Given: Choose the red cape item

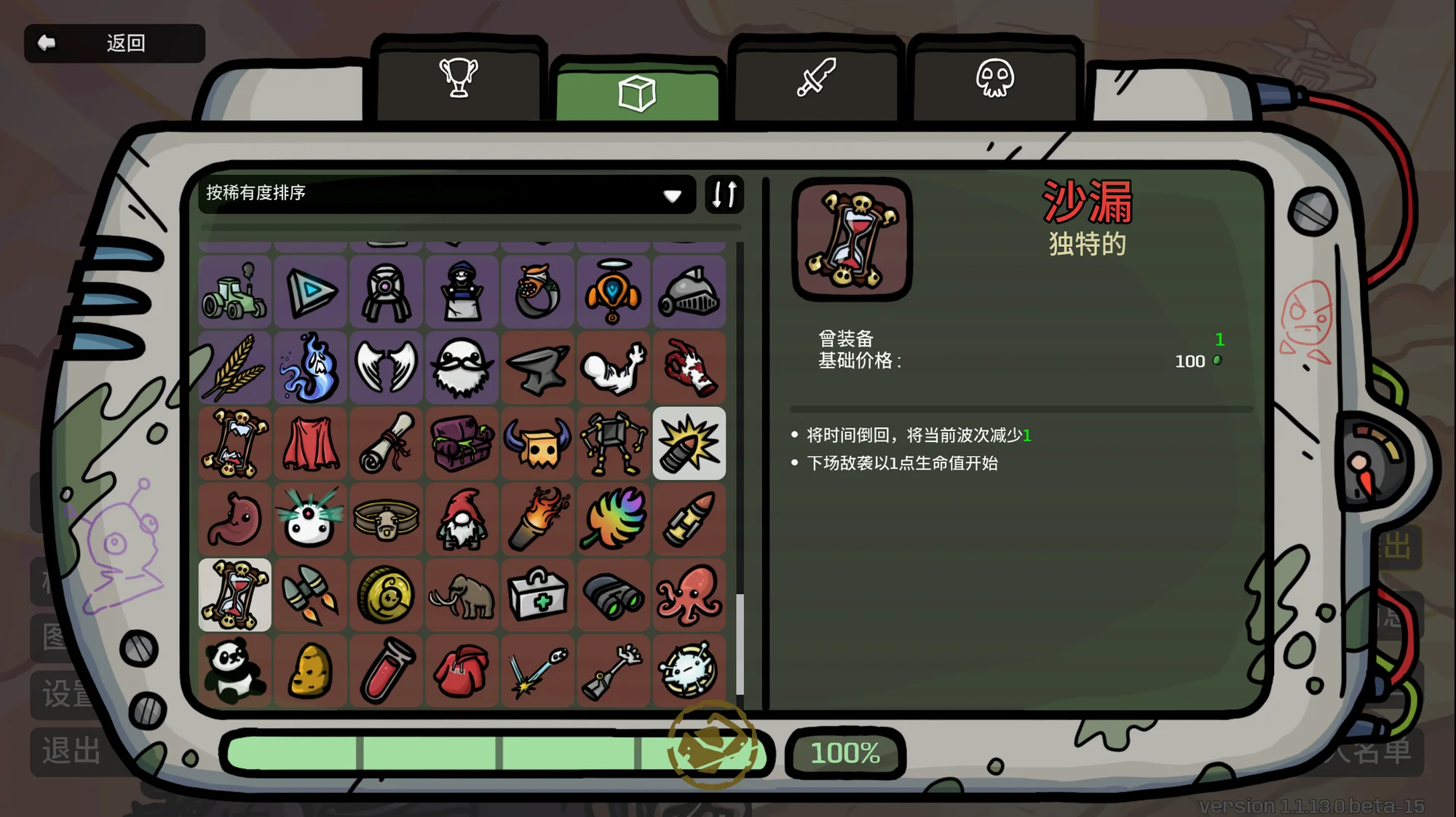Looking at the screenshot, I should point(311,443).
